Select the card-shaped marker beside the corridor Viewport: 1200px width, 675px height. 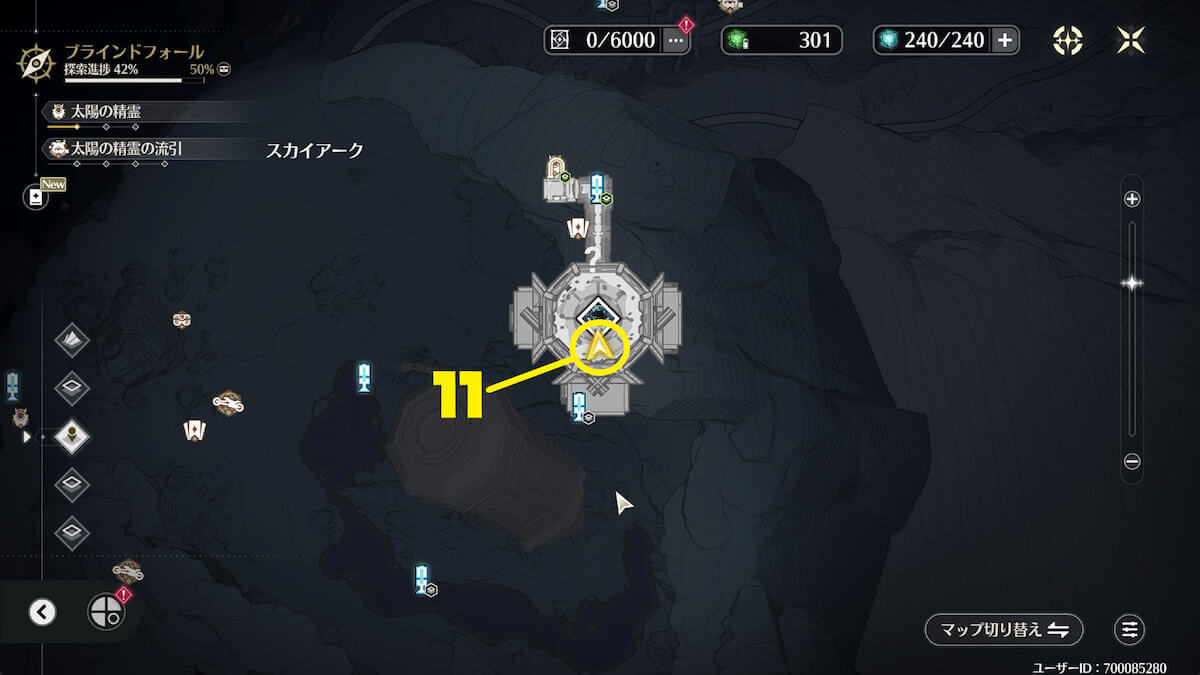point(577,229)
